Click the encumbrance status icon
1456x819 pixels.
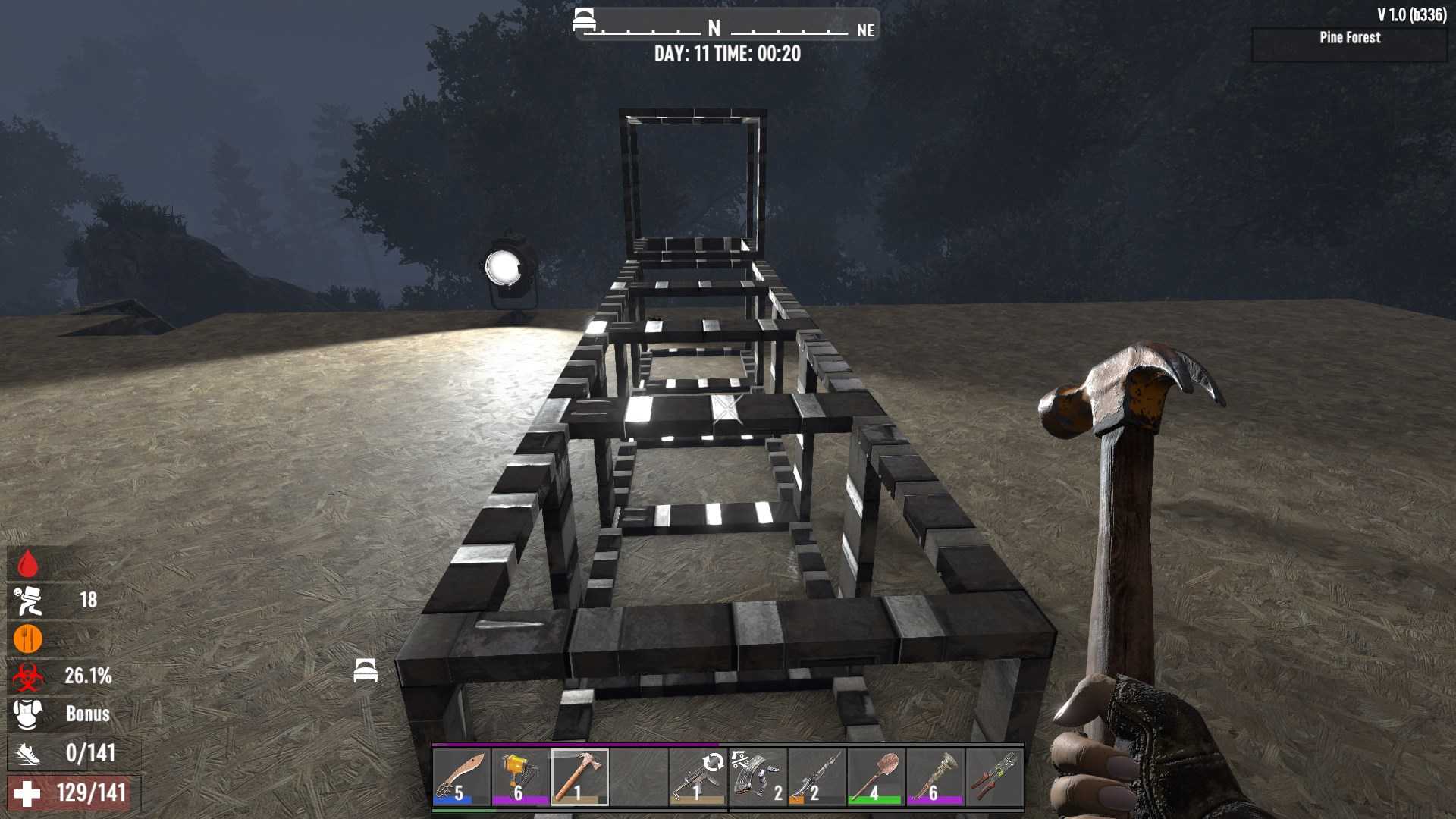[28, 601]
